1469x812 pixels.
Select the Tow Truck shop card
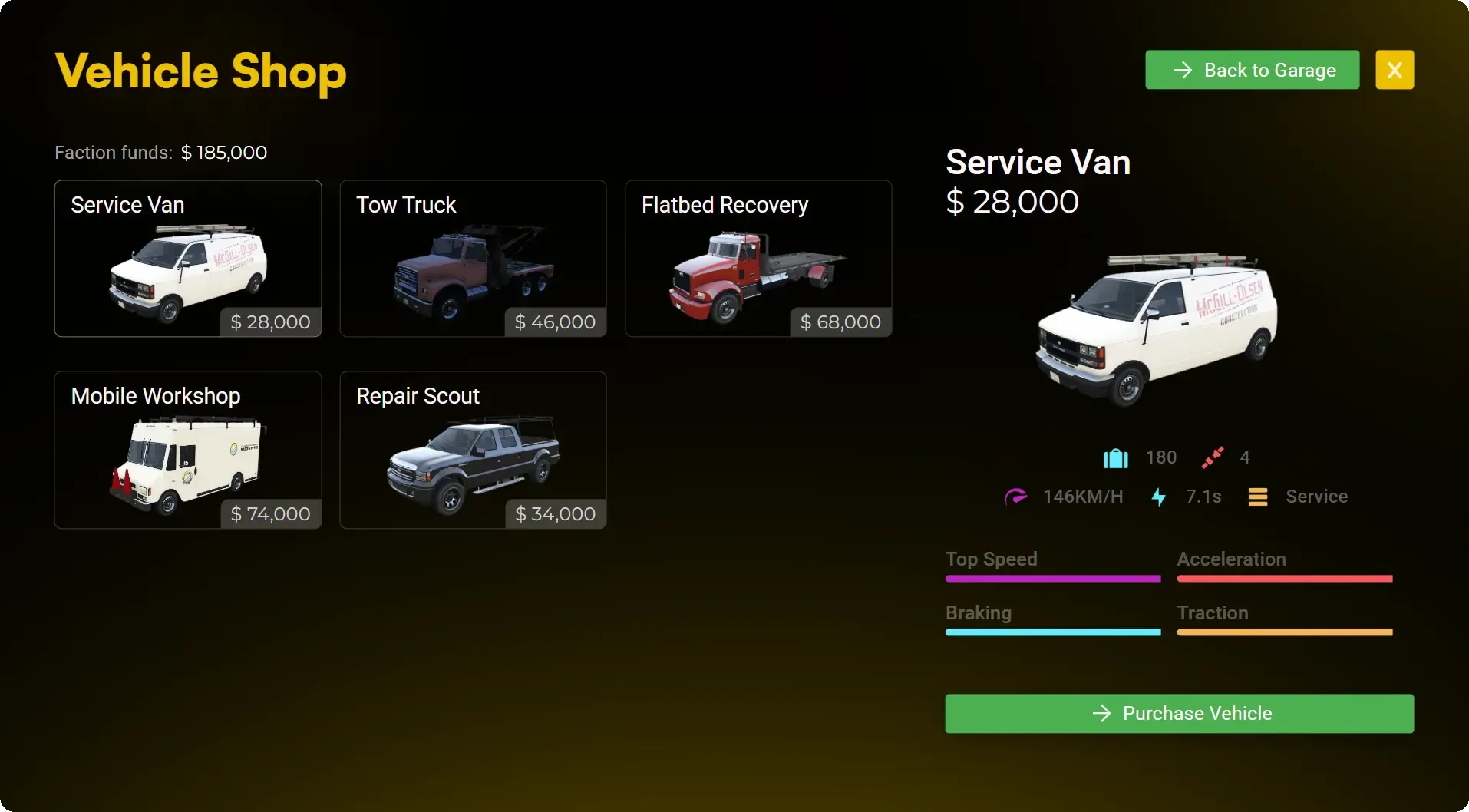coord(473,259)
